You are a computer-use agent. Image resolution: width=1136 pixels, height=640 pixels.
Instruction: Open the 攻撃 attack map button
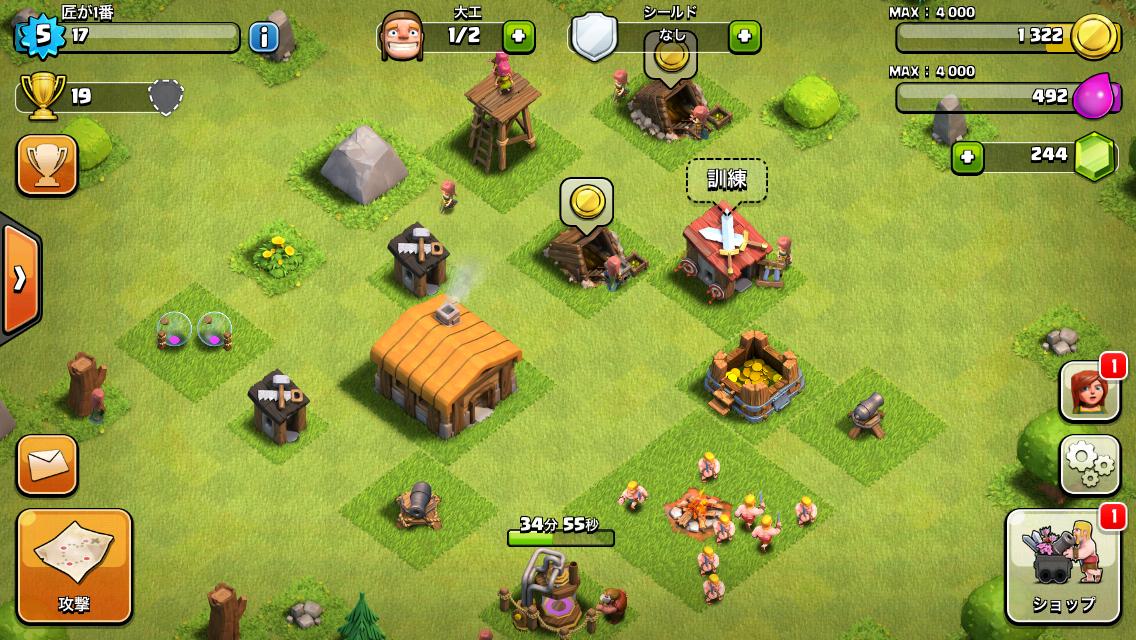[x=74, y=566]
